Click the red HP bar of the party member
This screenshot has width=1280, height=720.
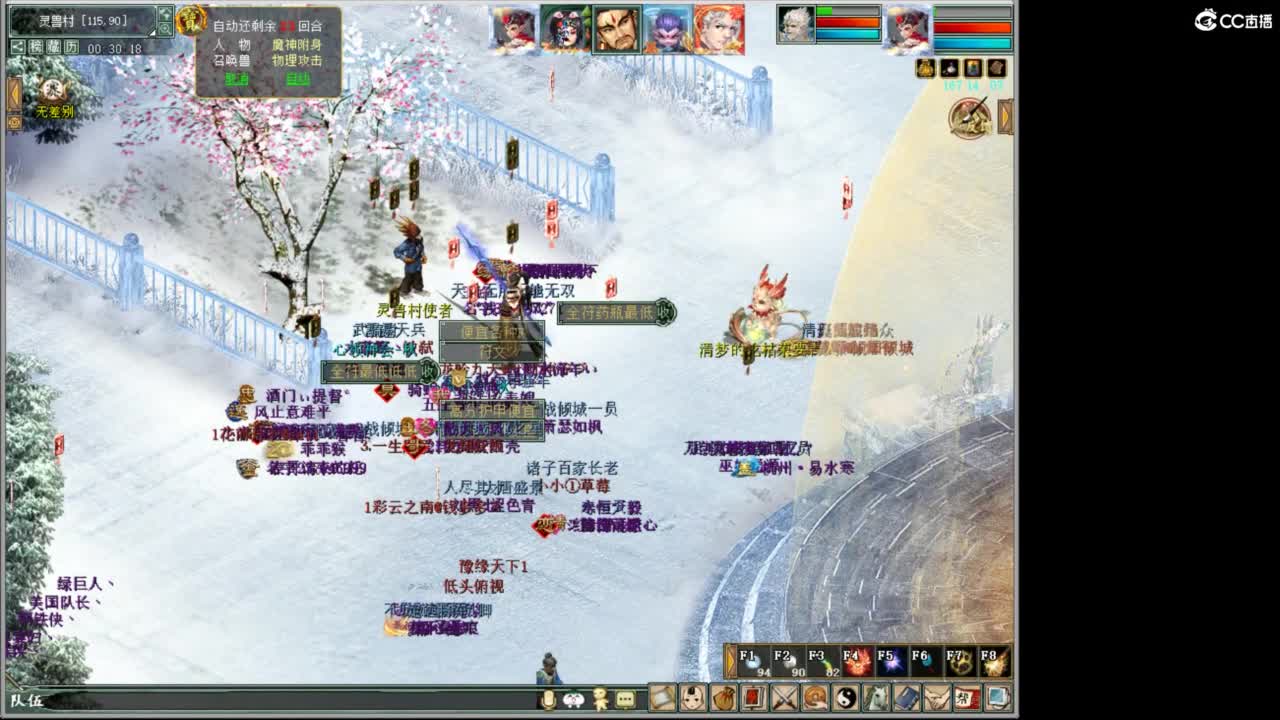click(x=848, y=21)
